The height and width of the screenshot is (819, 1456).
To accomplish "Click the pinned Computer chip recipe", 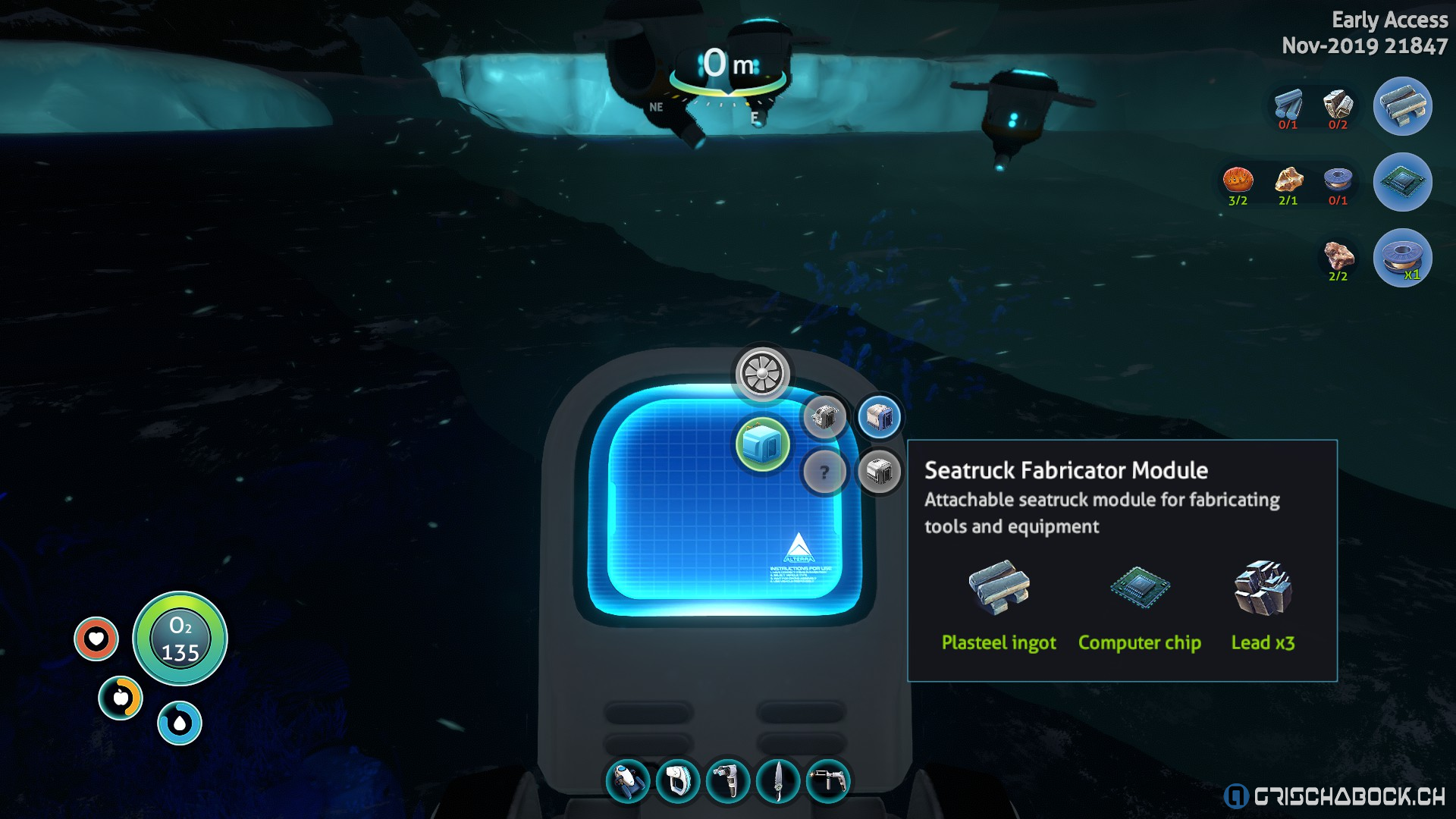I will click(x=1402, y=182).
